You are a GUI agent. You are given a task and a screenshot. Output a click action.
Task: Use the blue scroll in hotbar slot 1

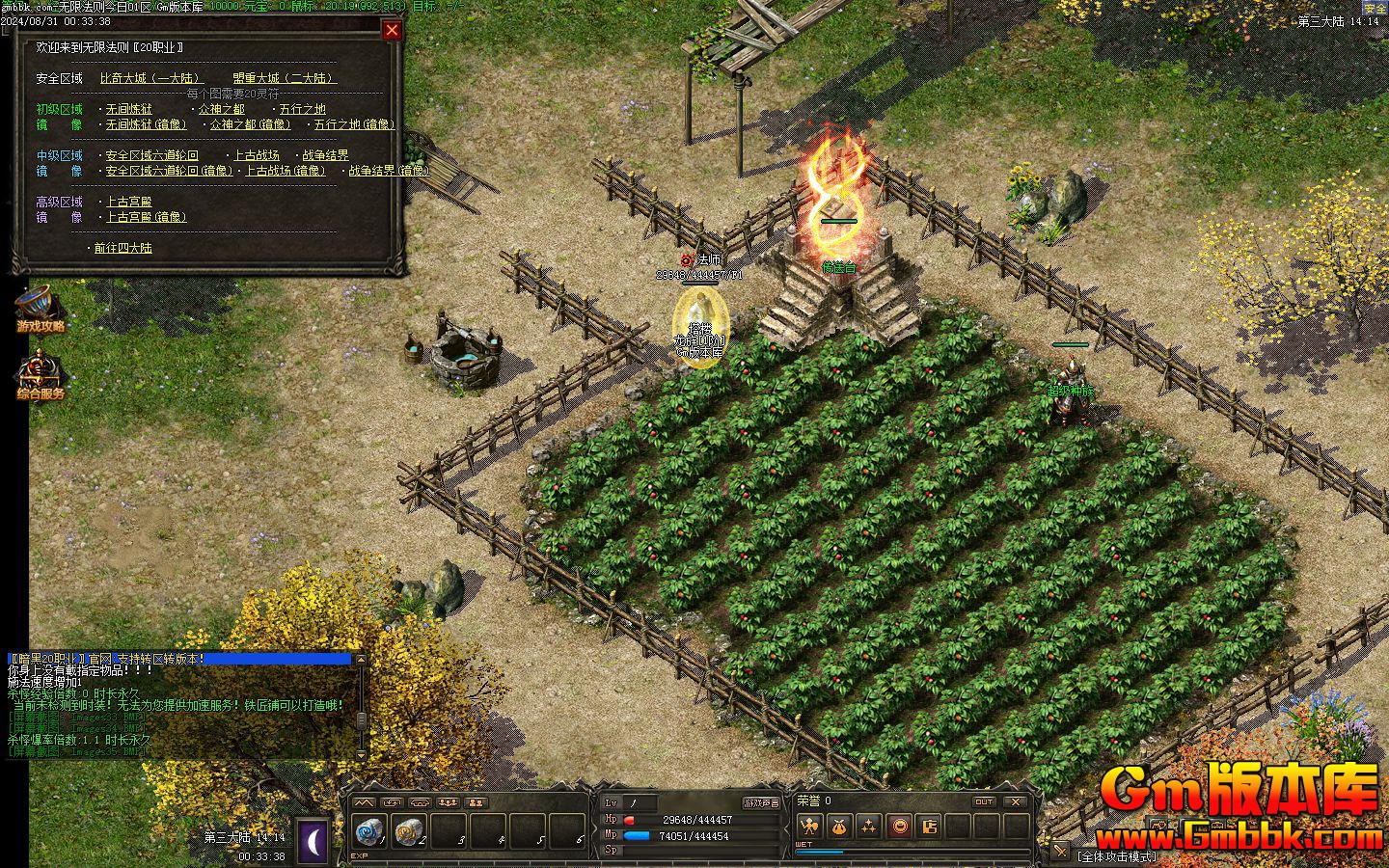tap(369, 829)
